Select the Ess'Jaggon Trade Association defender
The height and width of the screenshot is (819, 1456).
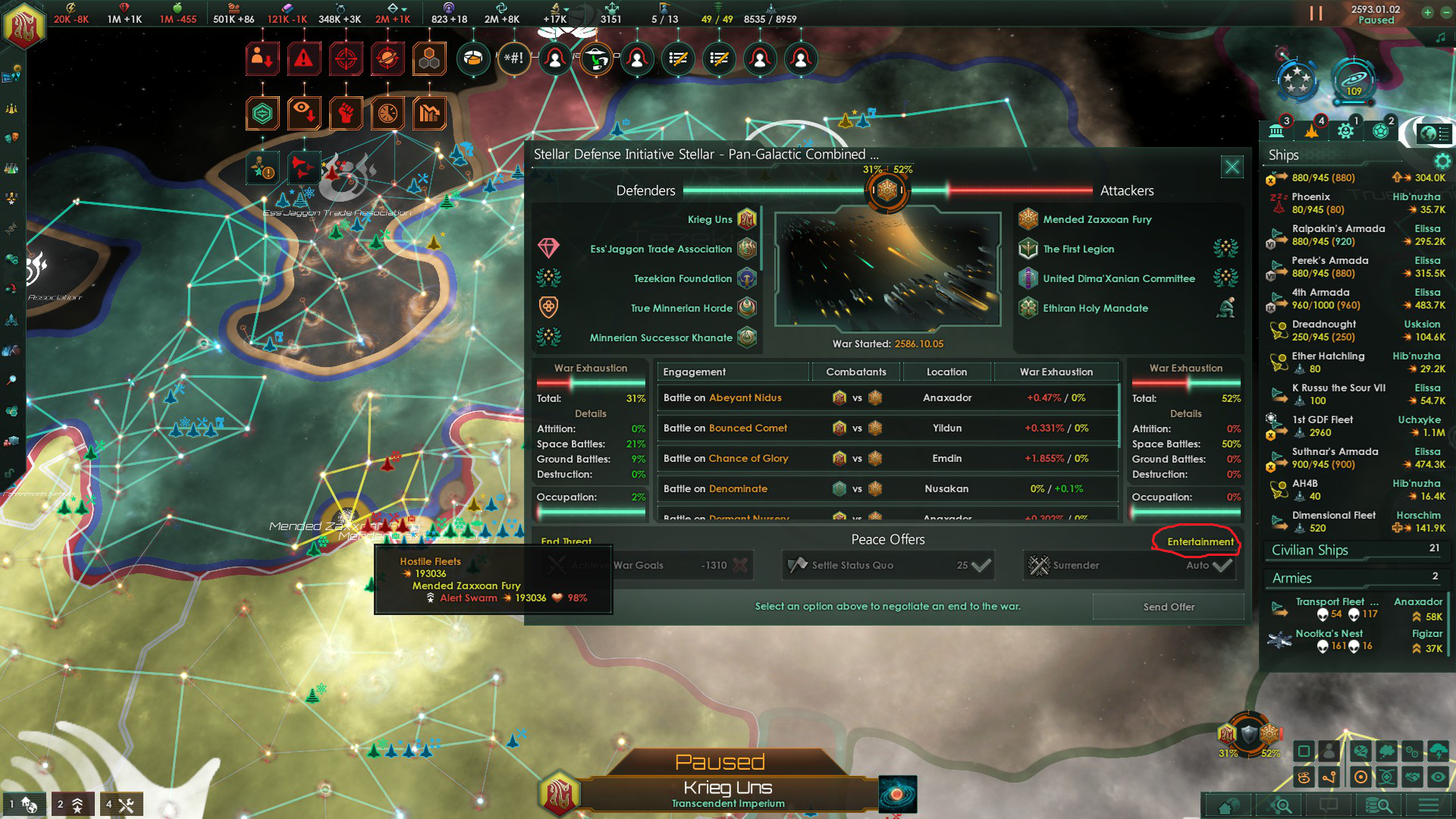tap(661, 249)
